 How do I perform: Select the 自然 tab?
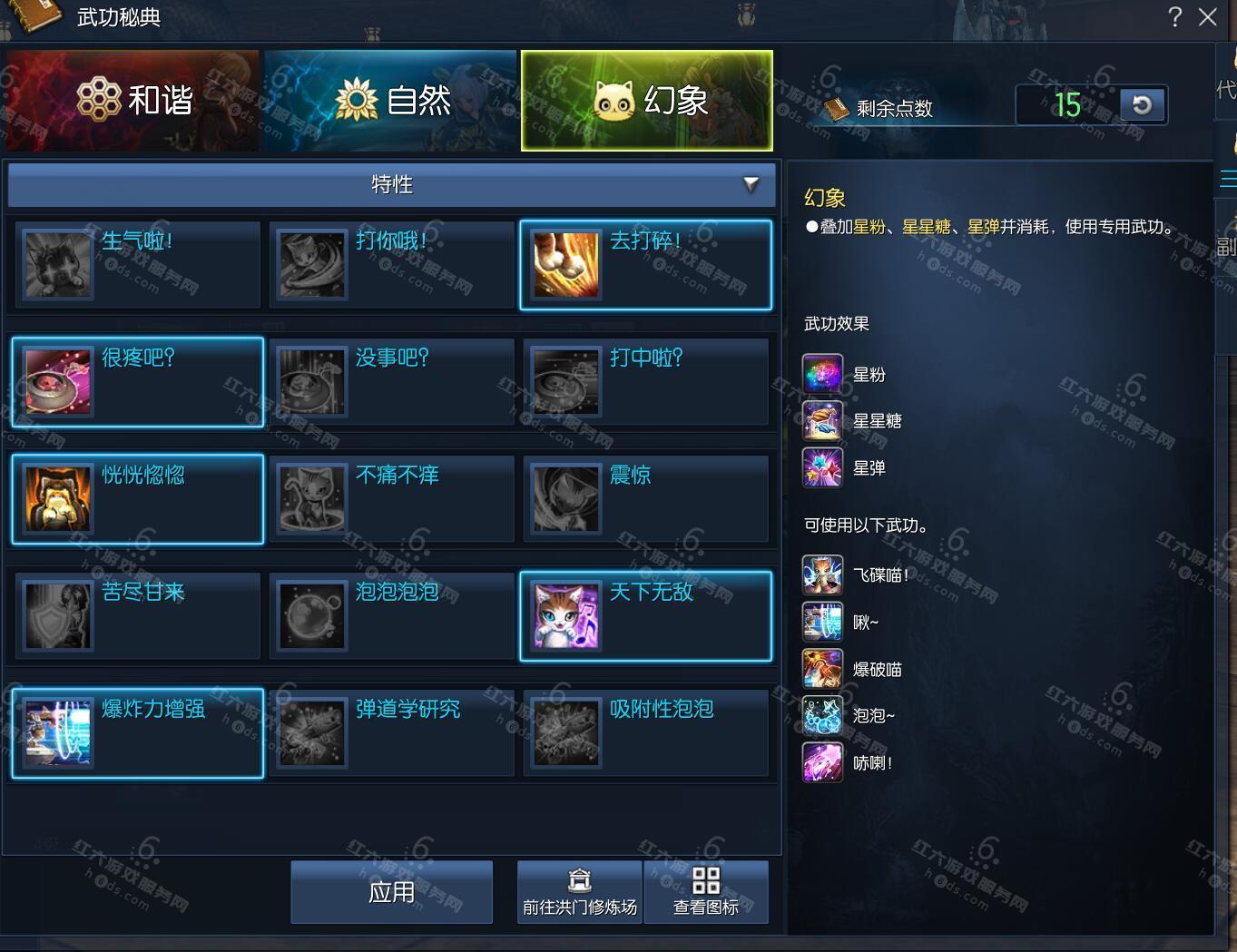coord(390,100)
